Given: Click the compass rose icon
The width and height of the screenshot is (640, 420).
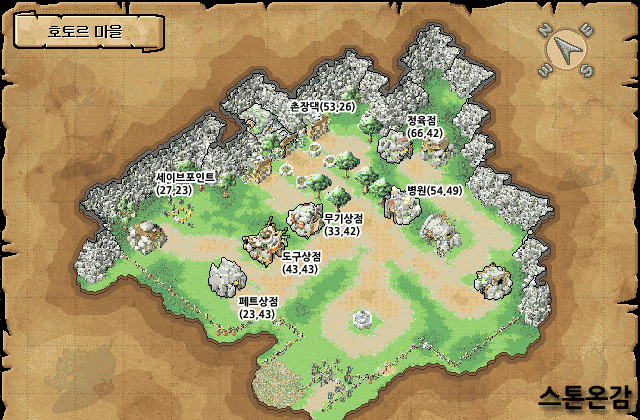Looking at the screenshot, I should (569, 48).
